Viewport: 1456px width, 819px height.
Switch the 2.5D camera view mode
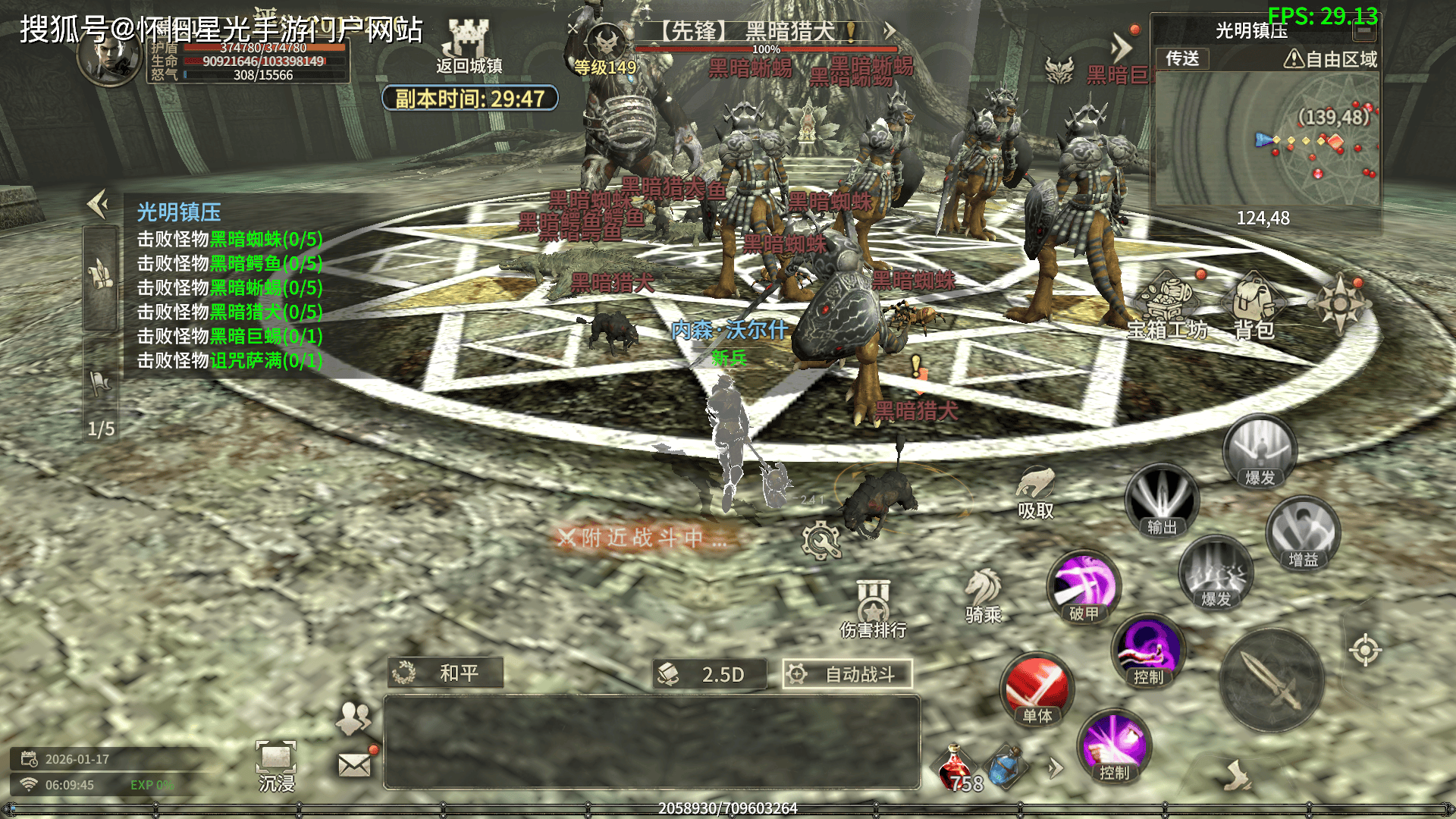pos(709,674)
